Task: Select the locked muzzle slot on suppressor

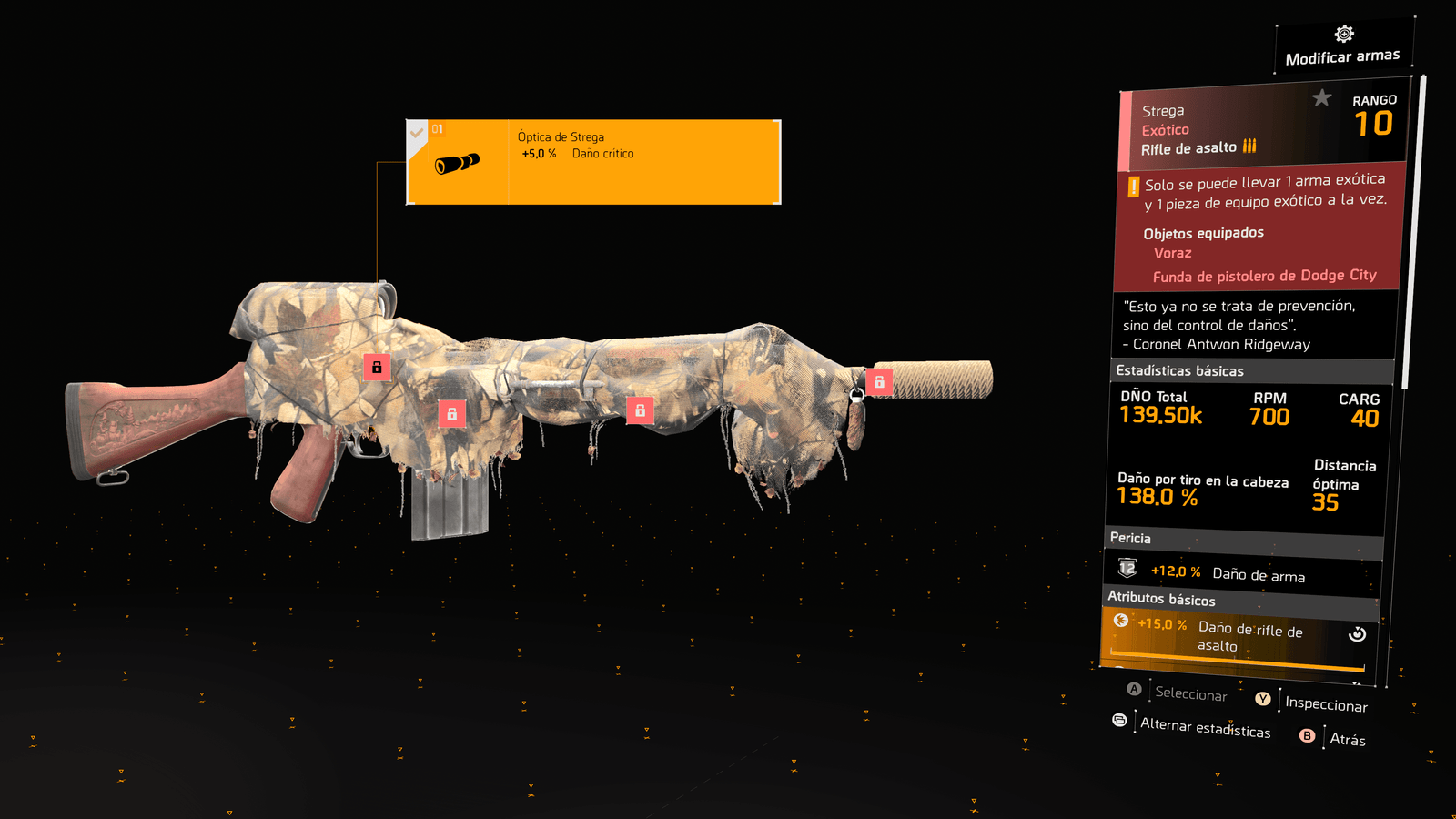Action: tap(879, 382)
